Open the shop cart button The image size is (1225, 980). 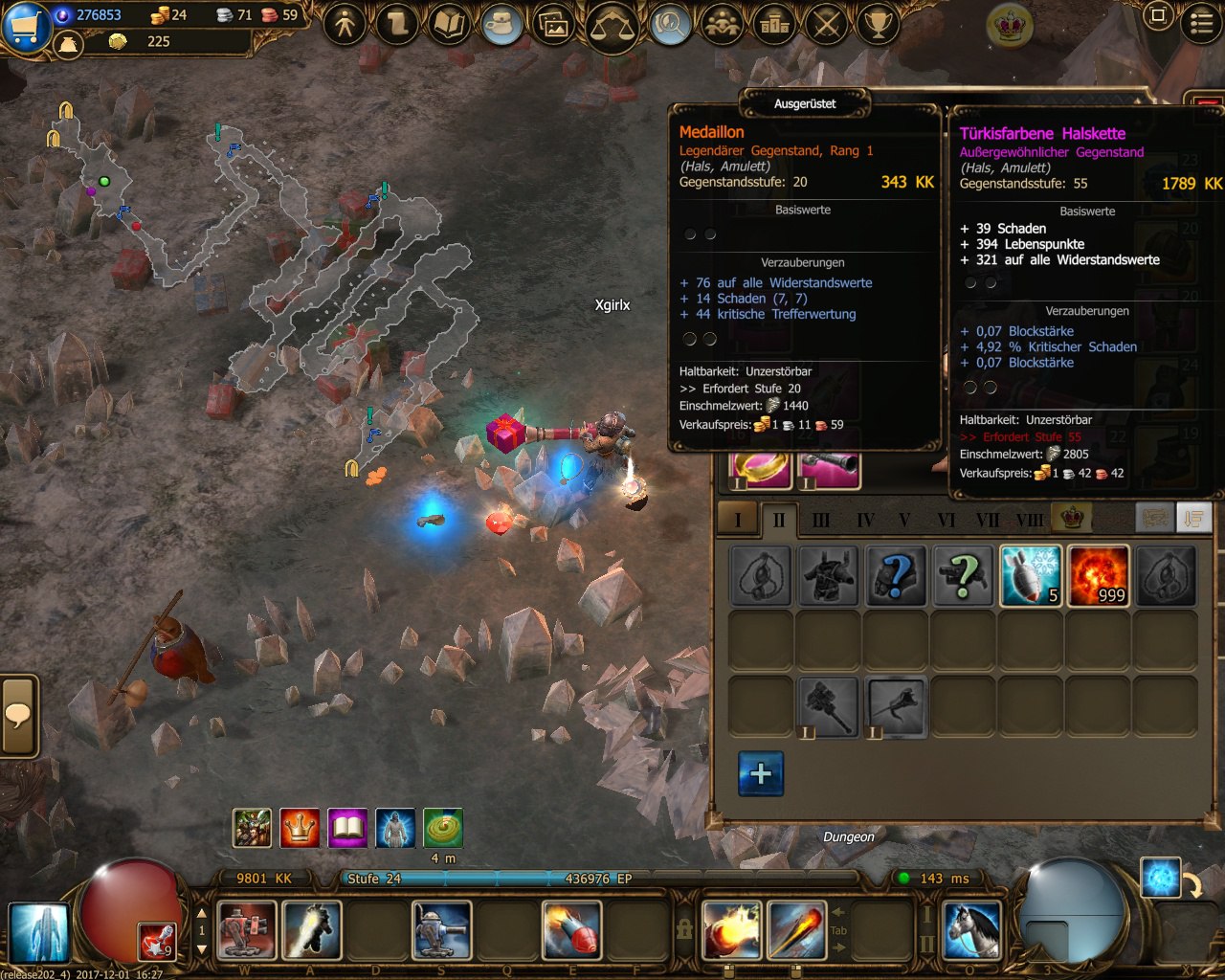point(26,24)
